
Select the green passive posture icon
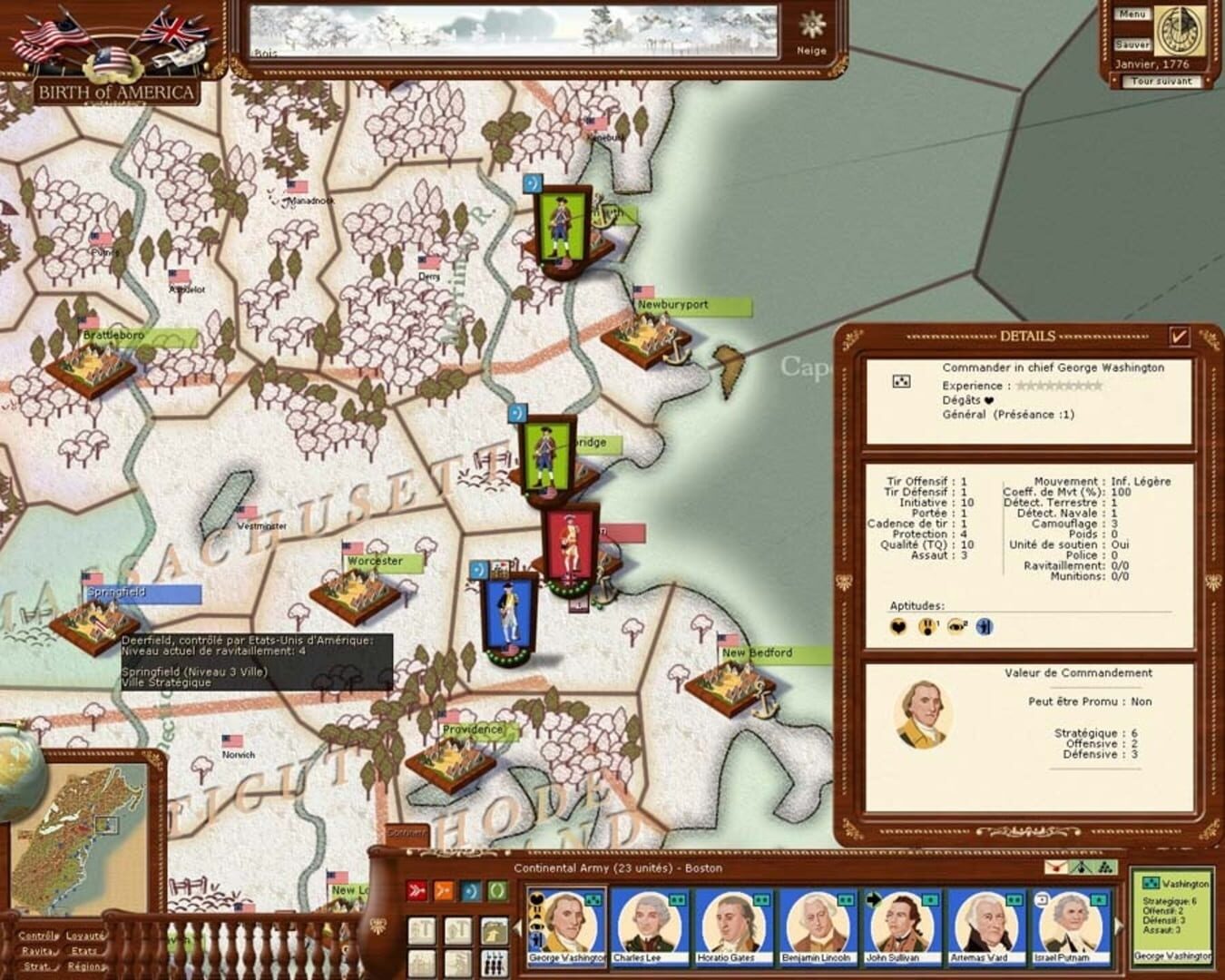(496, 889)
